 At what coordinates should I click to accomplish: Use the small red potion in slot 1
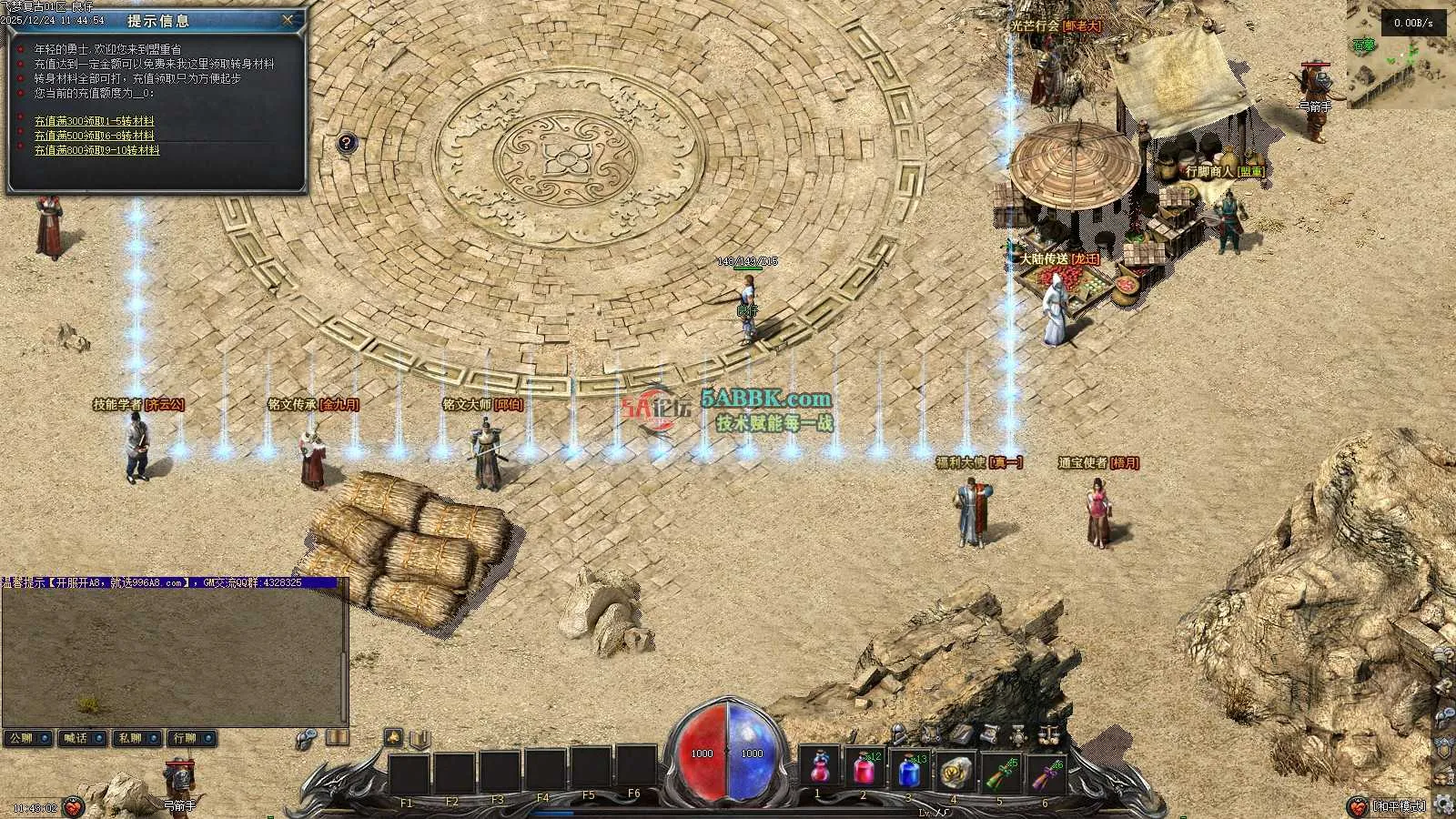[x=819, y=771]
